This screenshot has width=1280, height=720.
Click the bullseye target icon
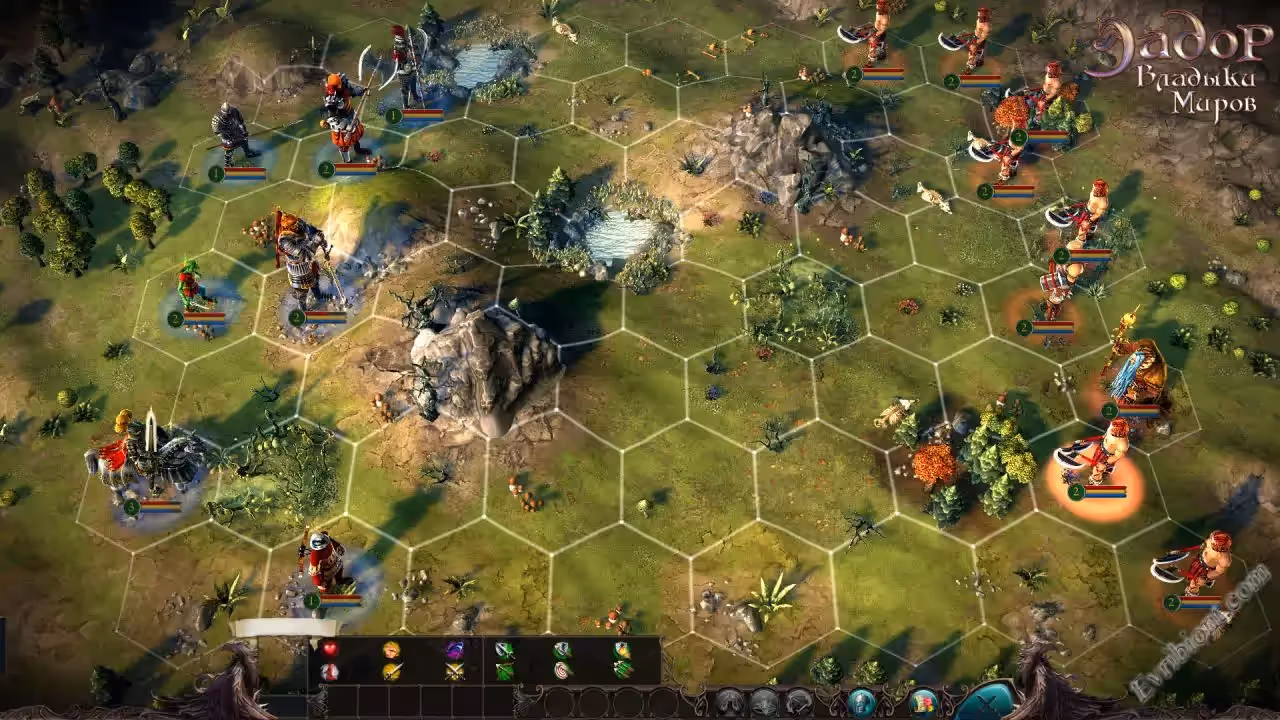coord(563,671)
